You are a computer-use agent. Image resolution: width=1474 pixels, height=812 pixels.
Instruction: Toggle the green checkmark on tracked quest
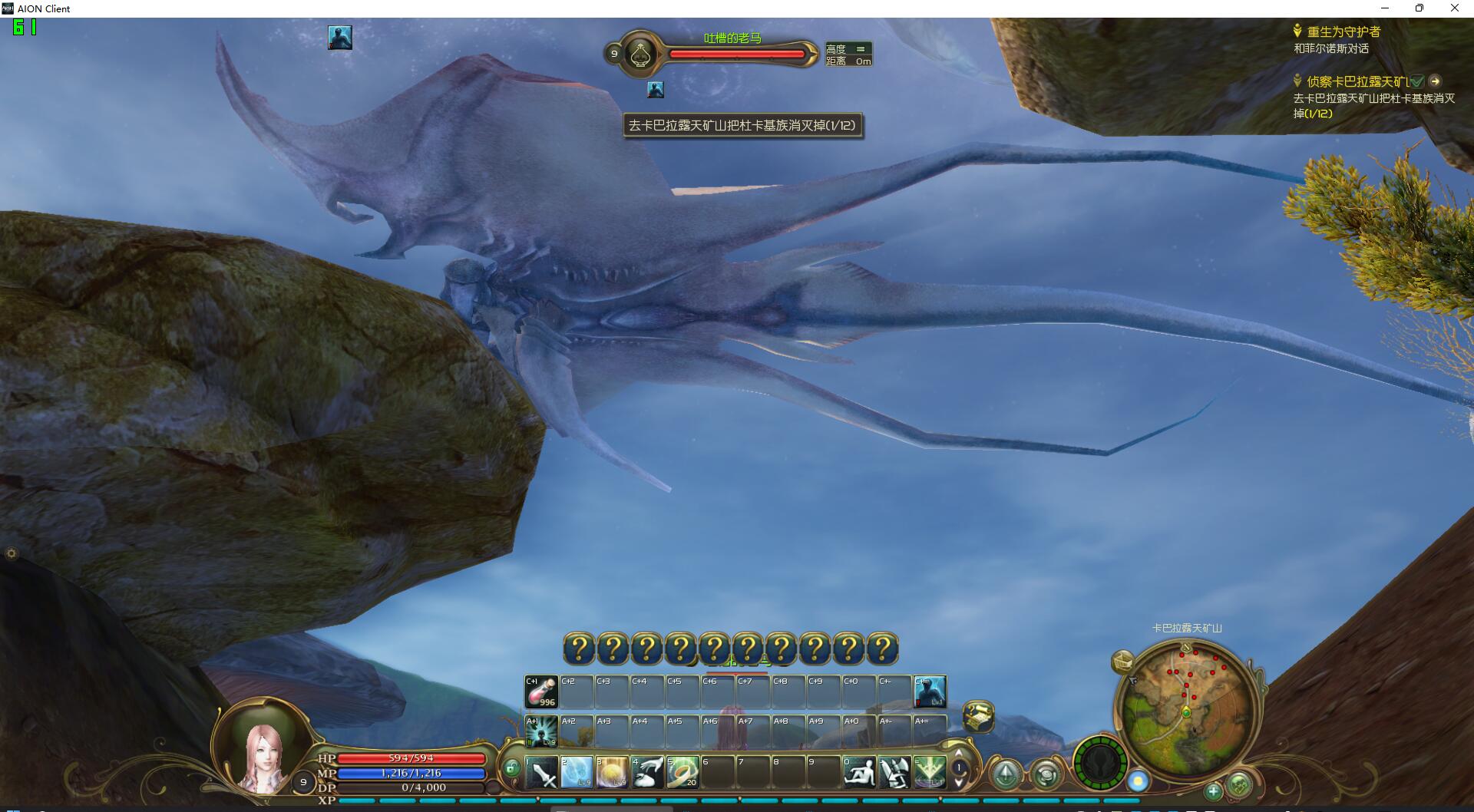coord(1416,81)
